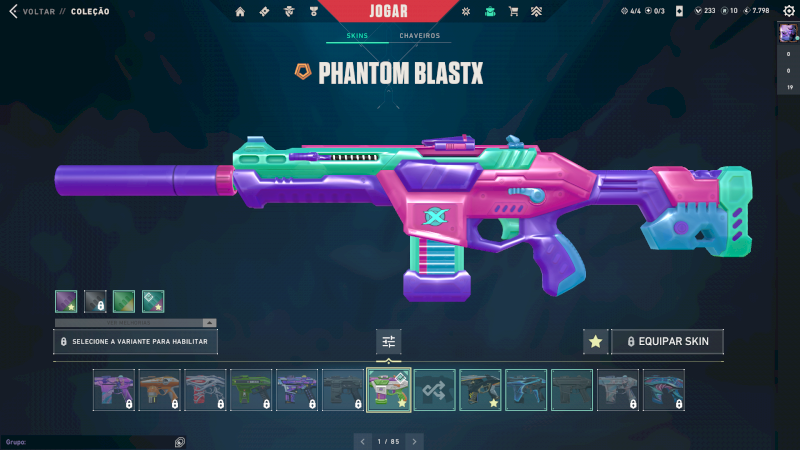Pick the green Phantom skin thumbnail
Viewport: 800px width, 450px height.
251,390
